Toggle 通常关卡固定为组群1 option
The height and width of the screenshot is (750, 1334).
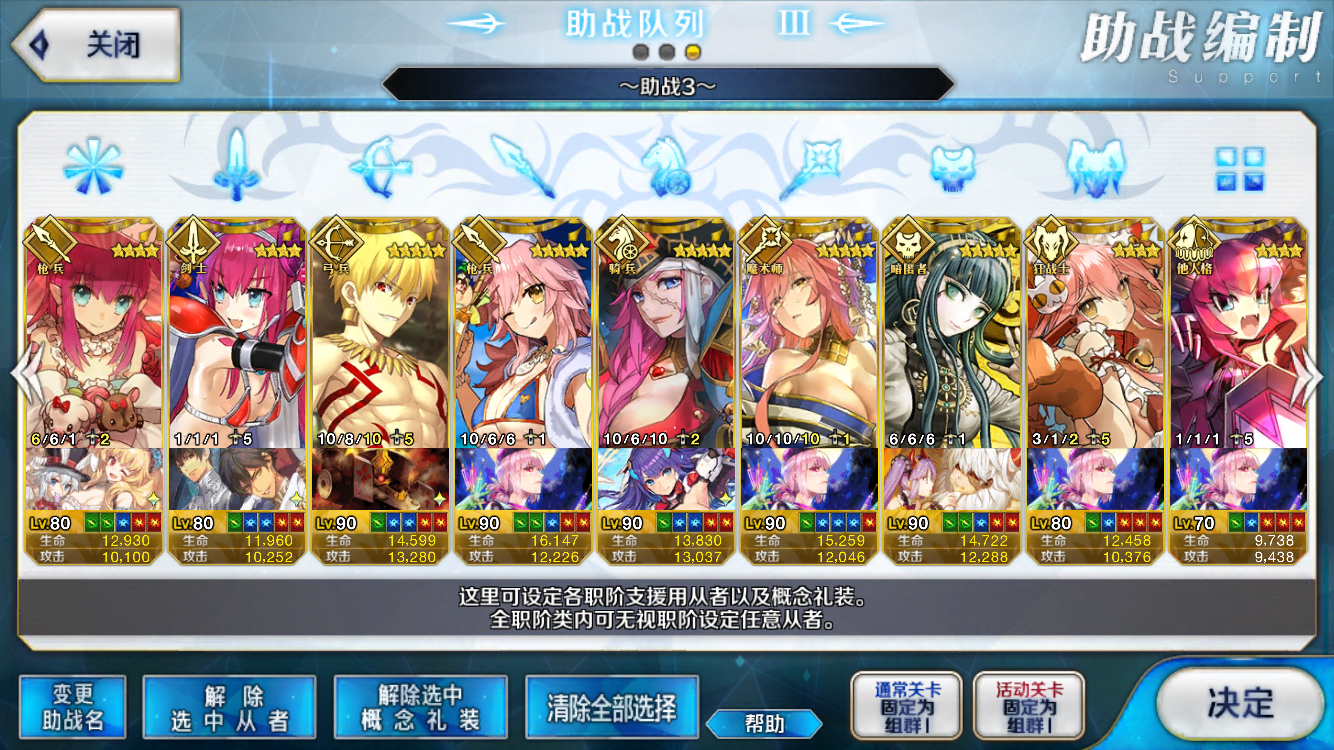pos(906,705)
